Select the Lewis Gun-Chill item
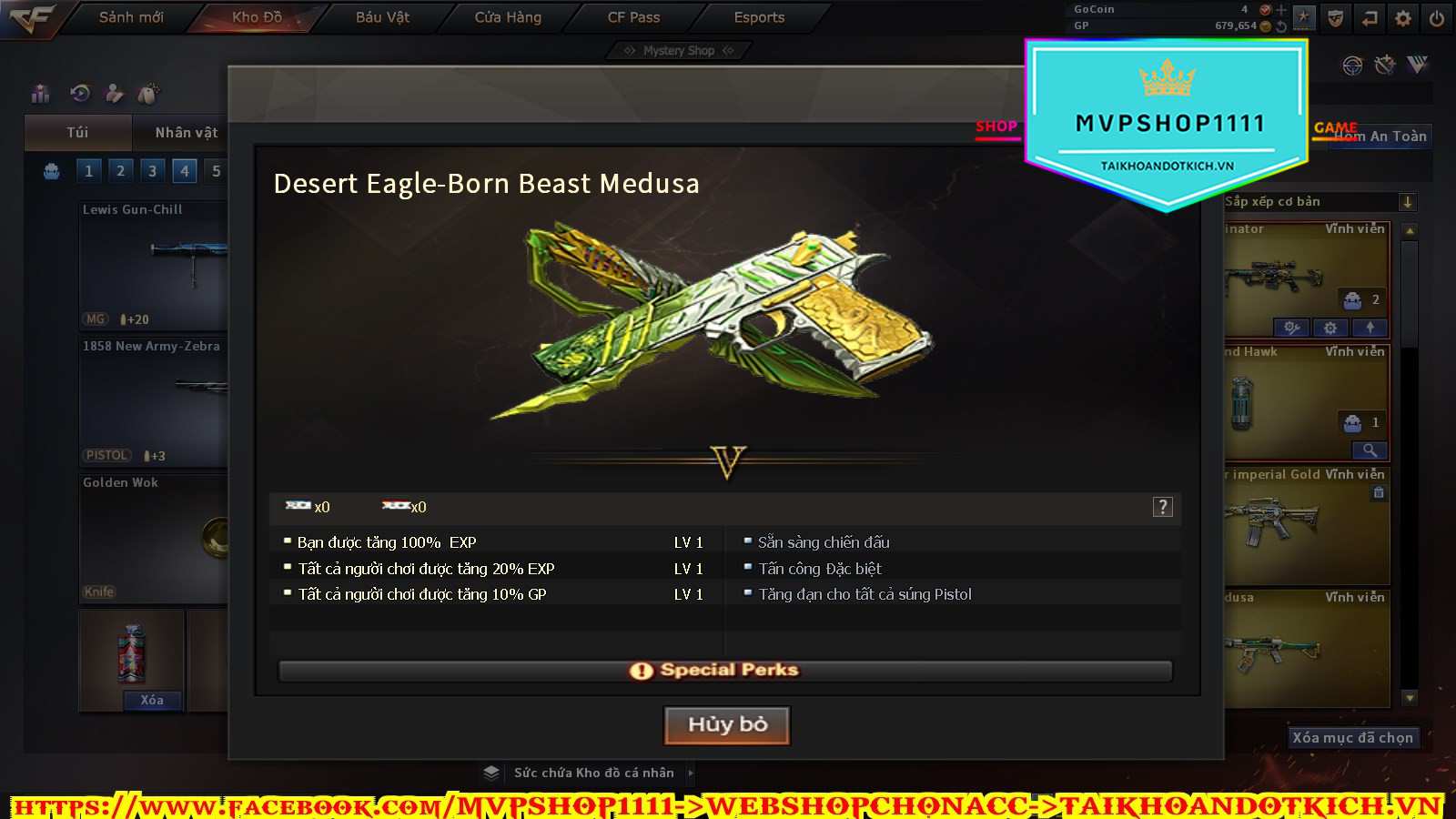The image size is (1456, 819). (153, 264)
